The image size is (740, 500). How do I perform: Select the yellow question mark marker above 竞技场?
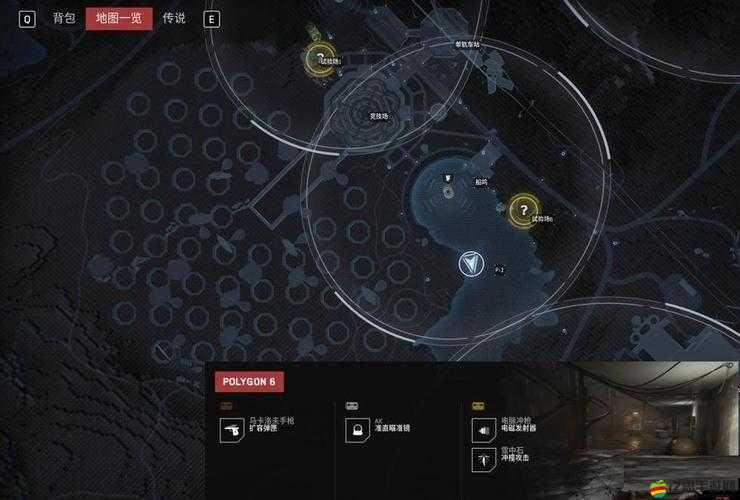[x=319, y=59]
